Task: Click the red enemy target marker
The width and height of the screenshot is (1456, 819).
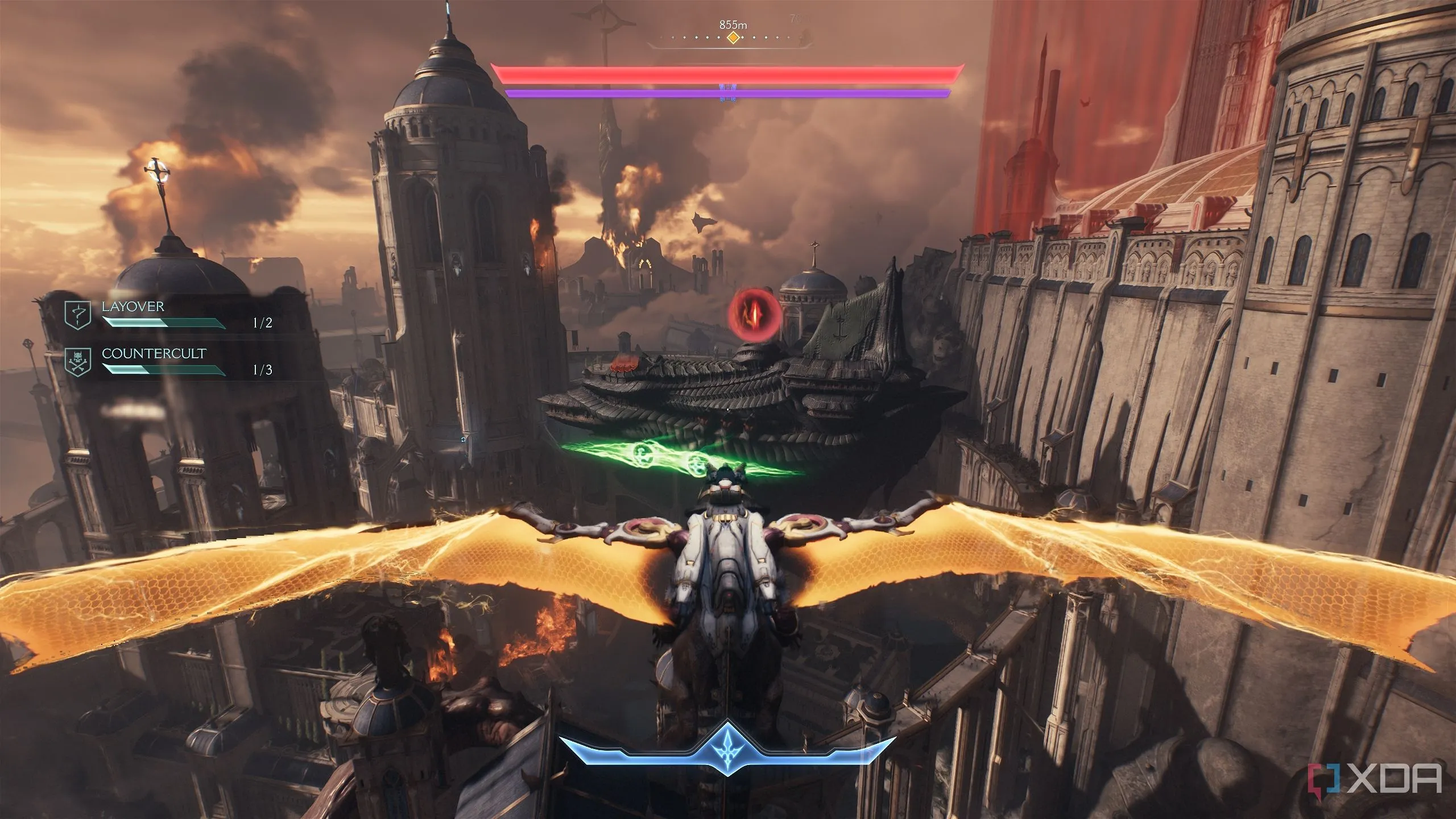Action: point(754,311)
